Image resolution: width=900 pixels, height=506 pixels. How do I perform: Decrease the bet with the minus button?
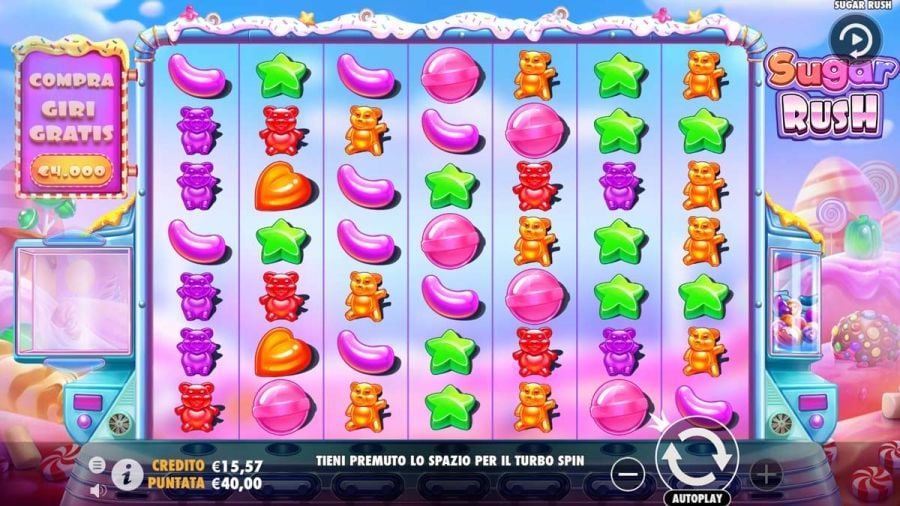coord(627,471)
